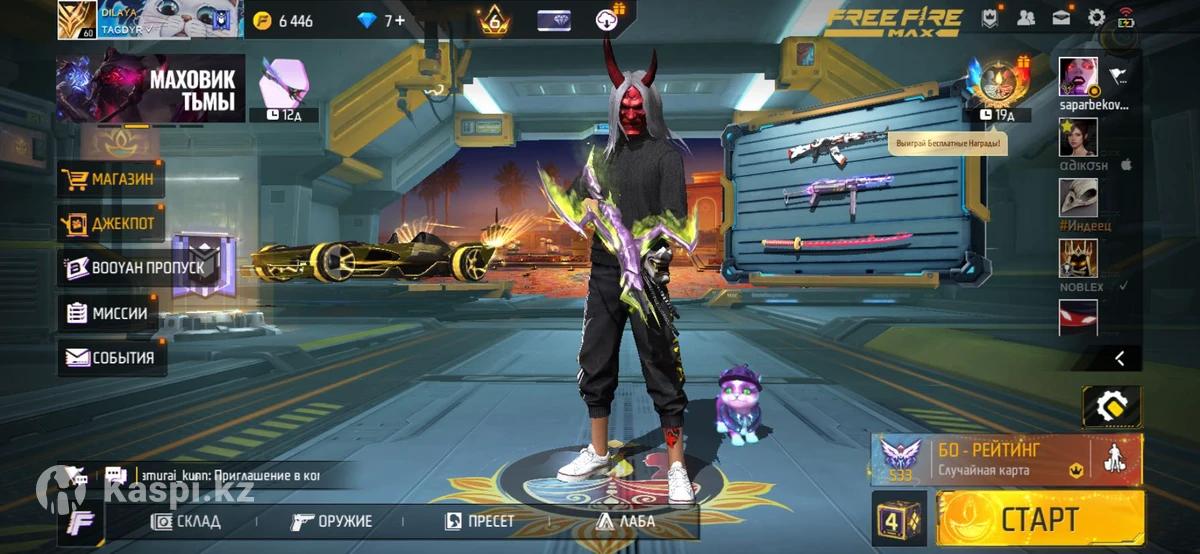The width and height of the screenshot is (1200, 554).
Task: Open BOOYAH ПРОПУСК pass
Action: pyautogui.click(x=134, y=267)
